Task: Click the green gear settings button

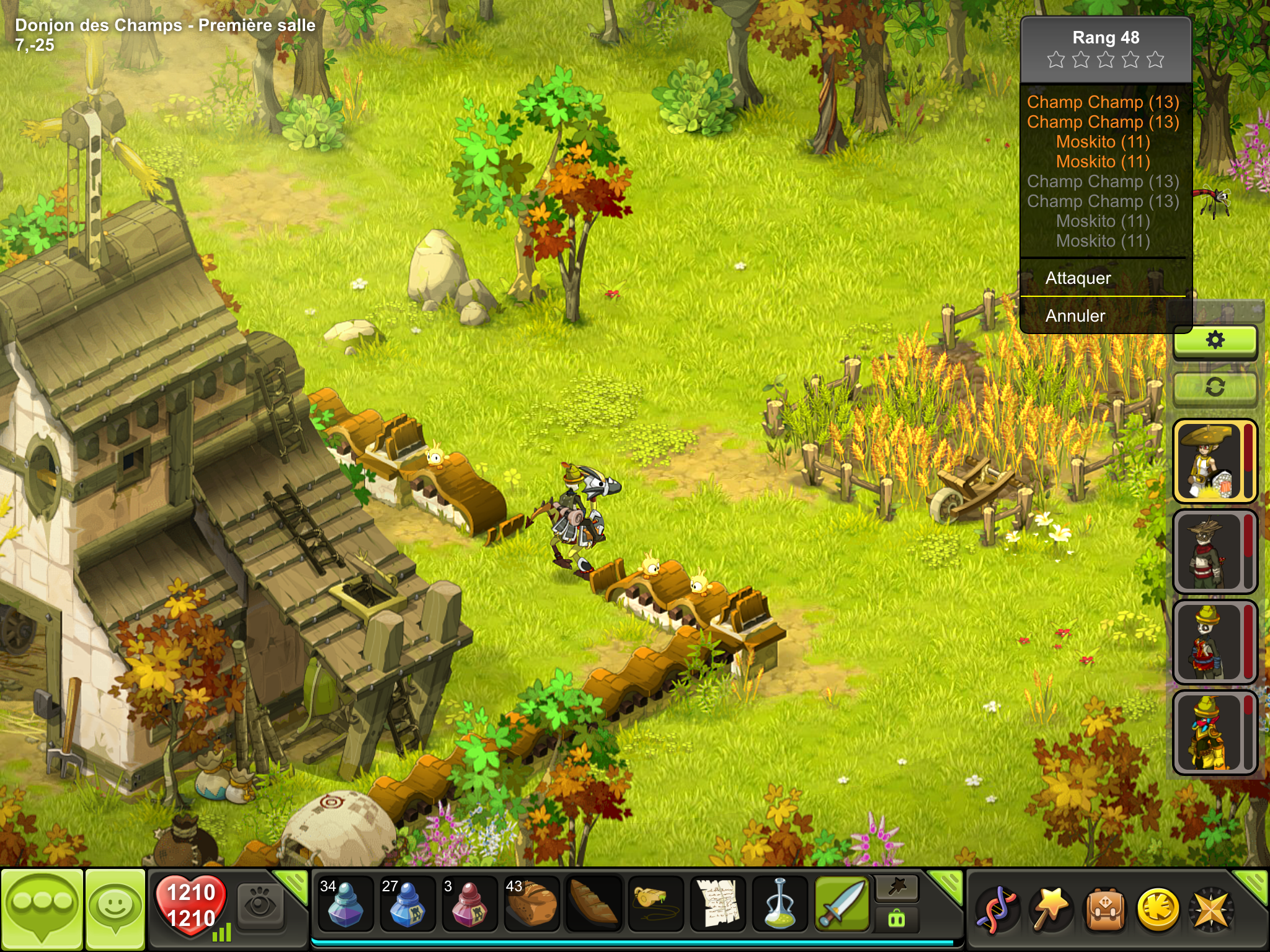Action: 1215,340
